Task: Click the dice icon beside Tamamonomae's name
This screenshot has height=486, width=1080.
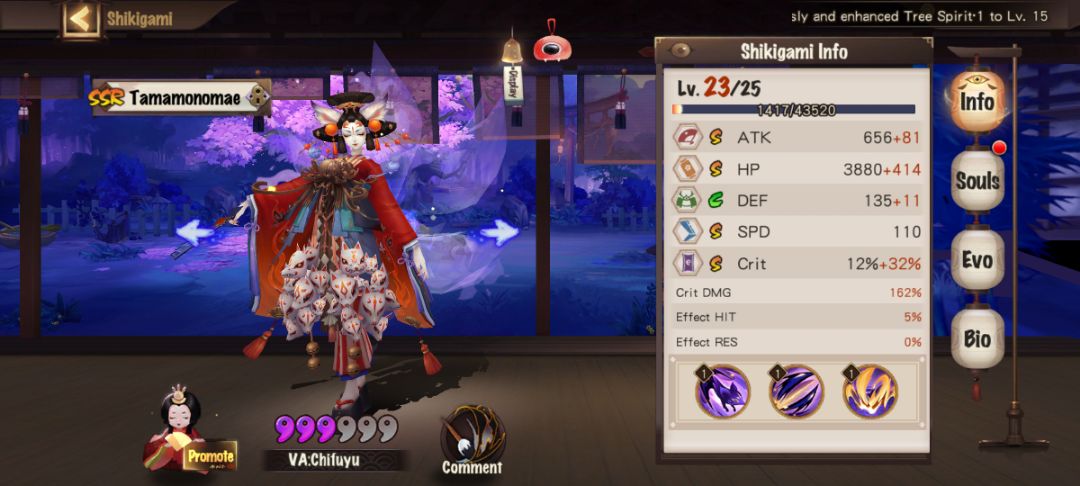Action: (258, 97)
